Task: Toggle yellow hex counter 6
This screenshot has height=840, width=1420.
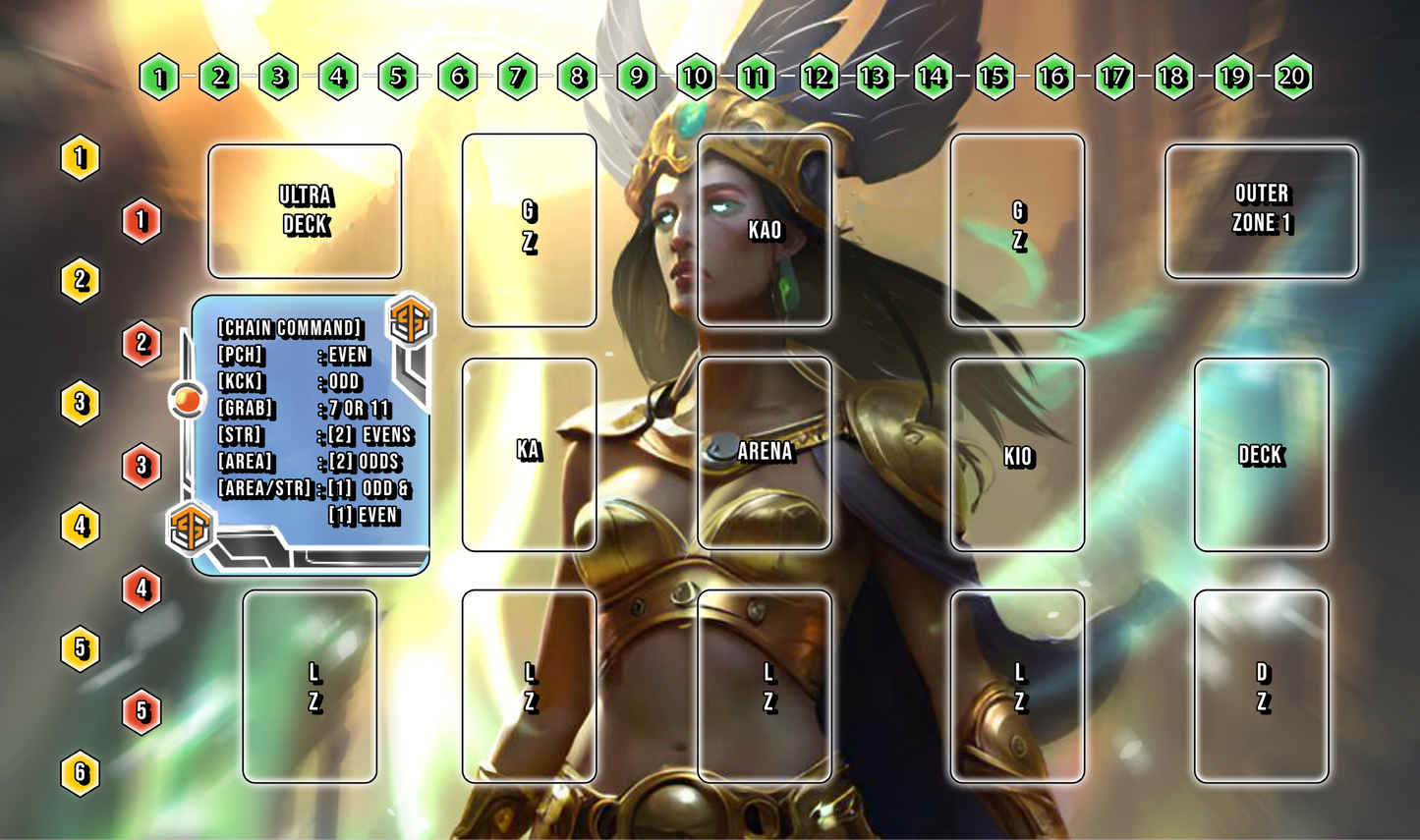Action: [81, 774]
